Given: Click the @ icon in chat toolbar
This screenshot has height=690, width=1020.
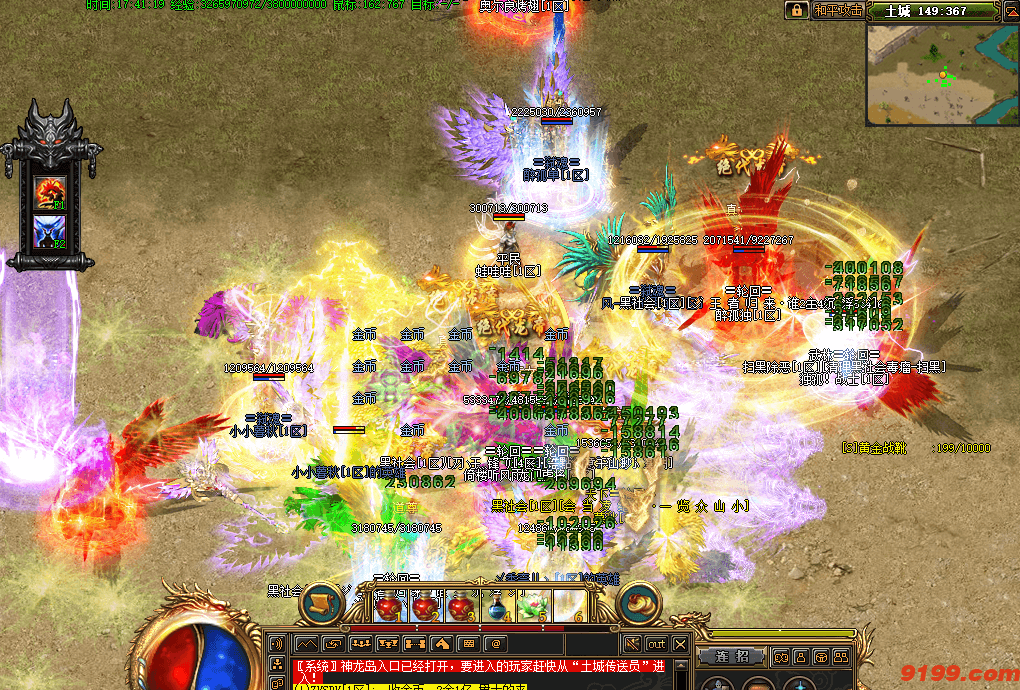Looking at the screenshot, I should (x=496, y=644).
